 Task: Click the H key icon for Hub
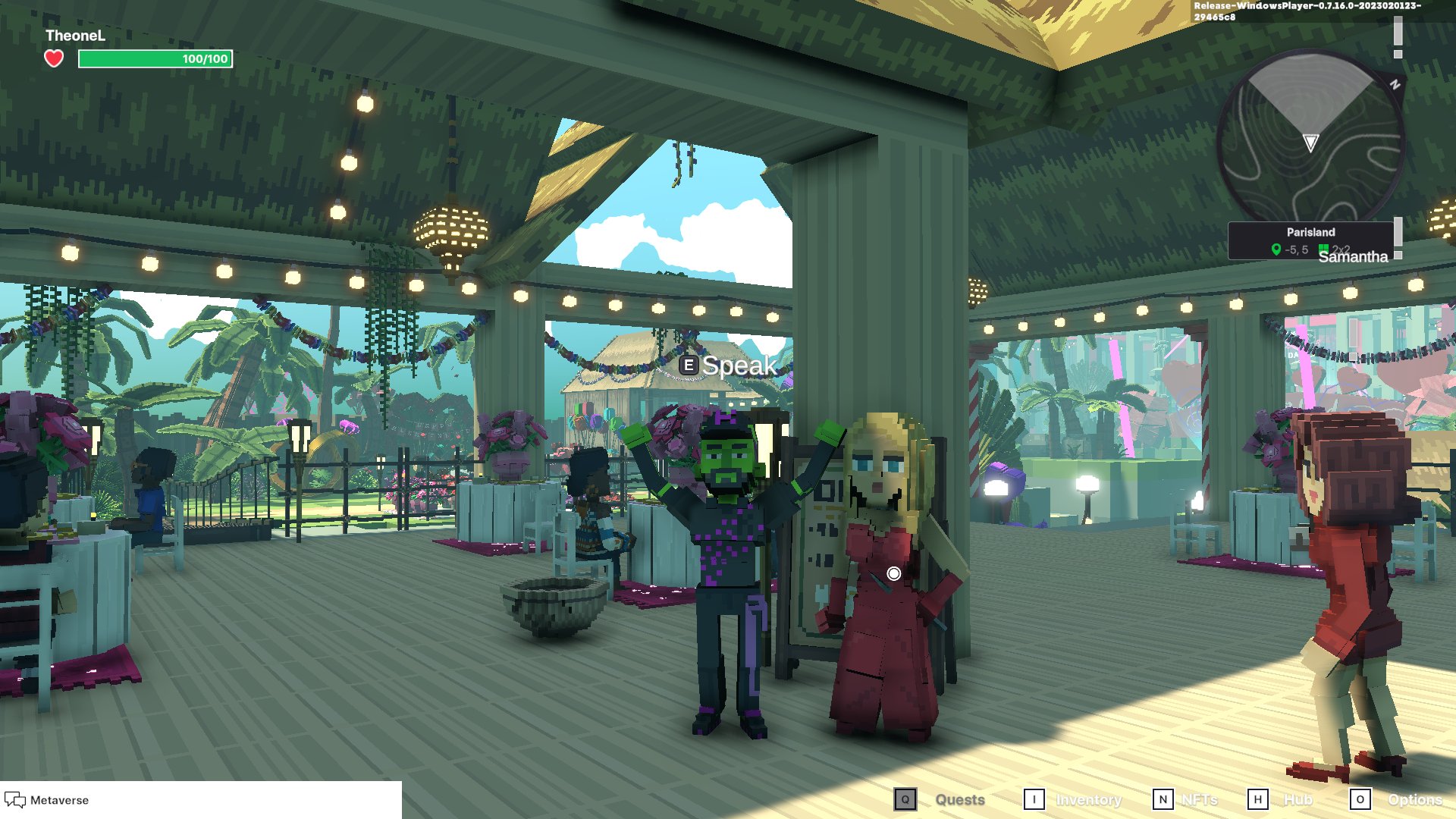click(1259, 799)
